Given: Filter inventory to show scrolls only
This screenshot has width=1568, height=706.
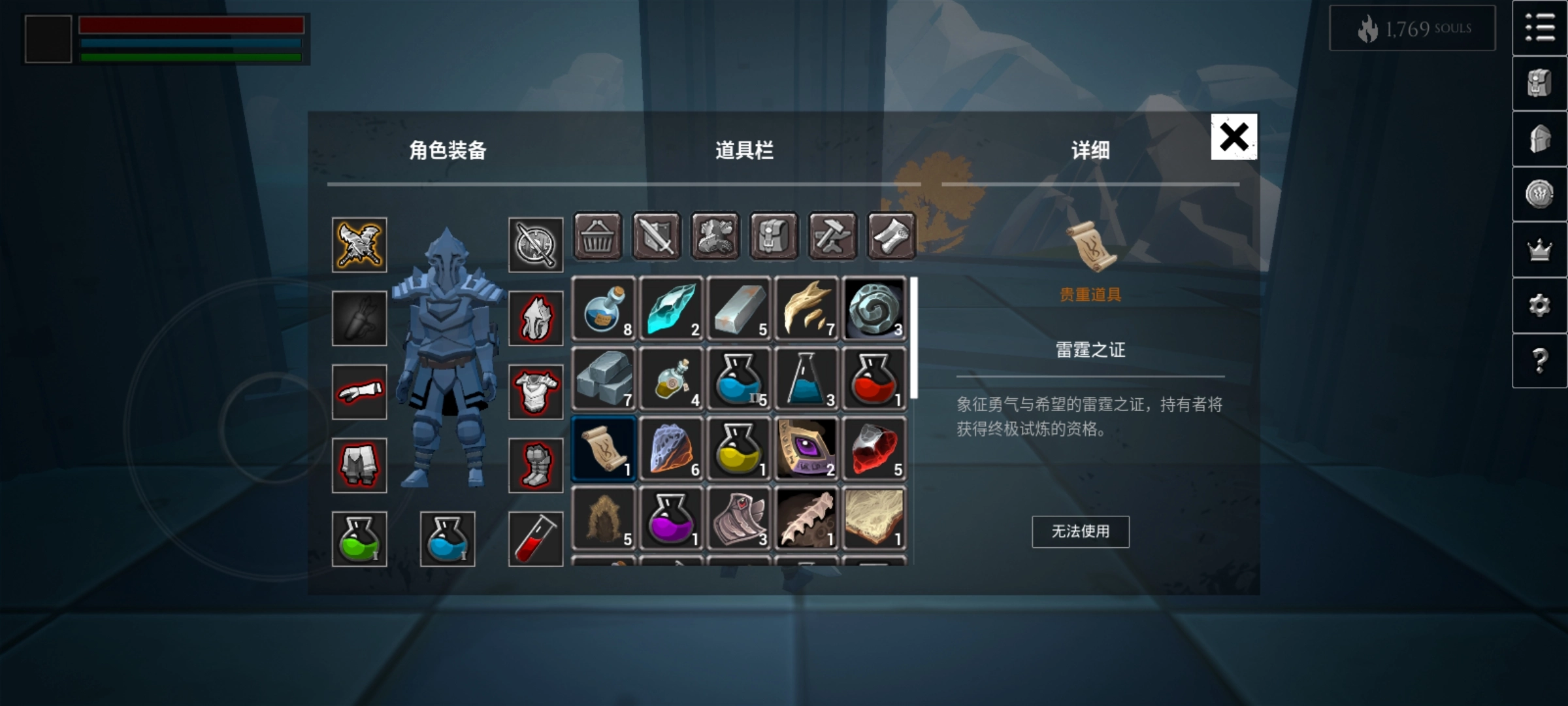Looking at the screenshot, I should point(891,237).
